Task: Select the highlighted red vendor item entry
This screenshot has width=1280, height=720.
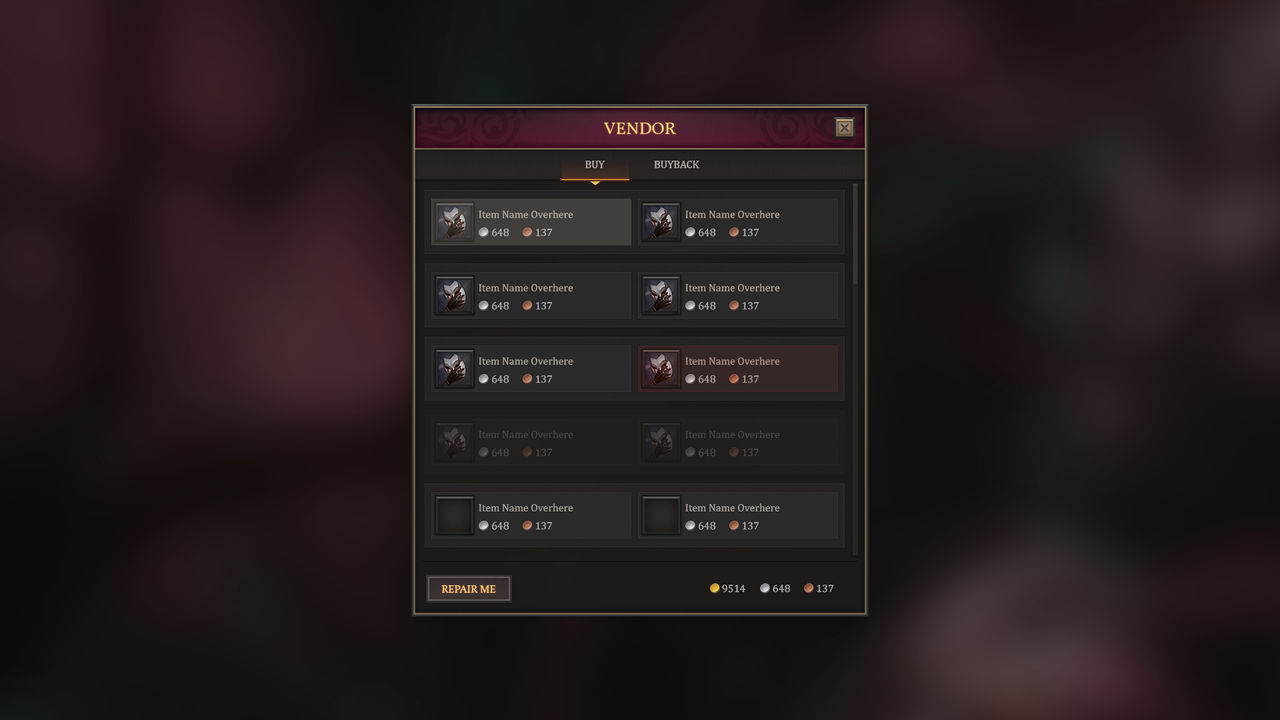Action: pyautogui.click(x=738, y=368)
